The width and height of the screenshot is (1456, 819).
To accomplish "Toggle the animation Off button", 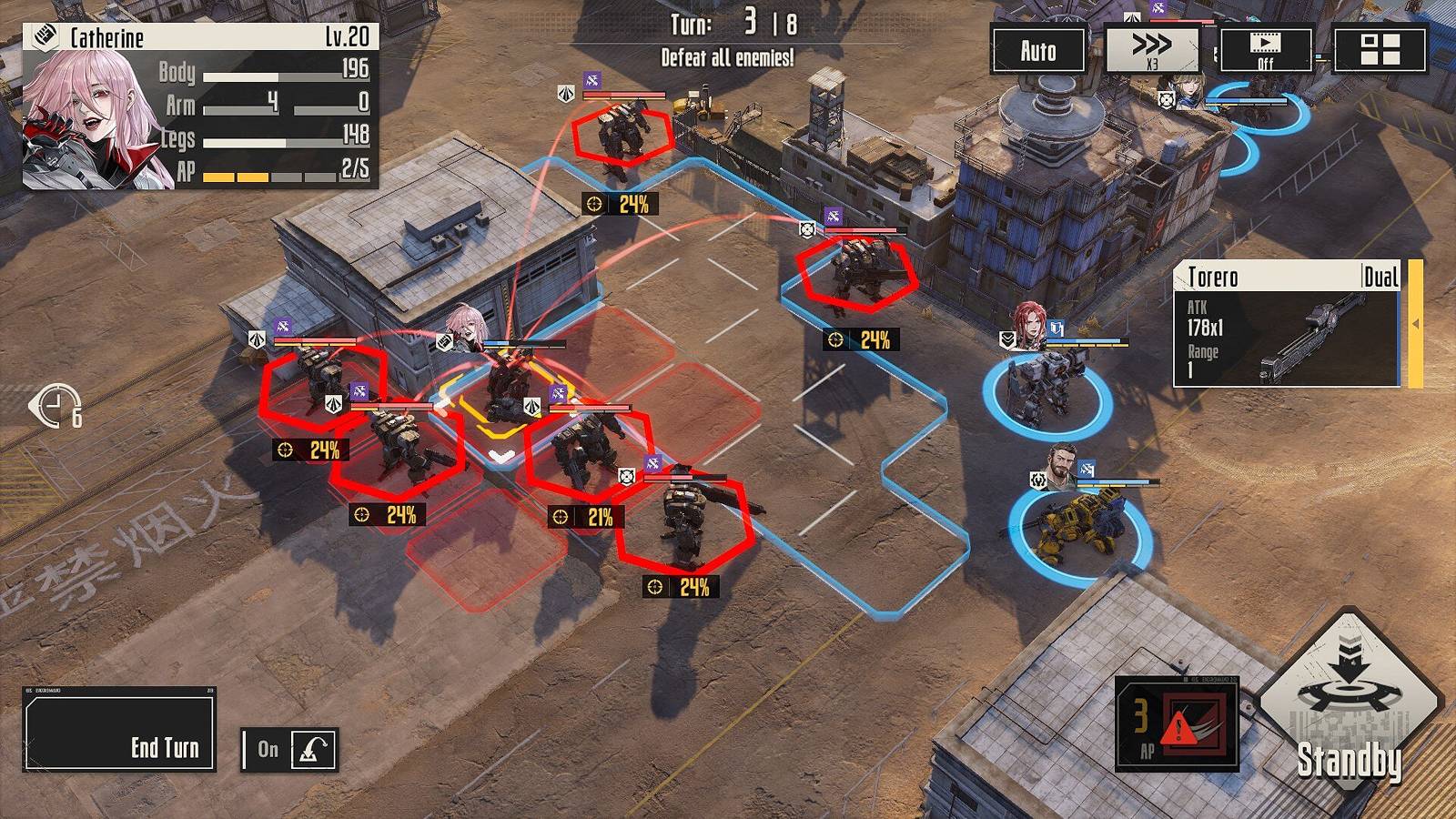I will click(1265, 50).
